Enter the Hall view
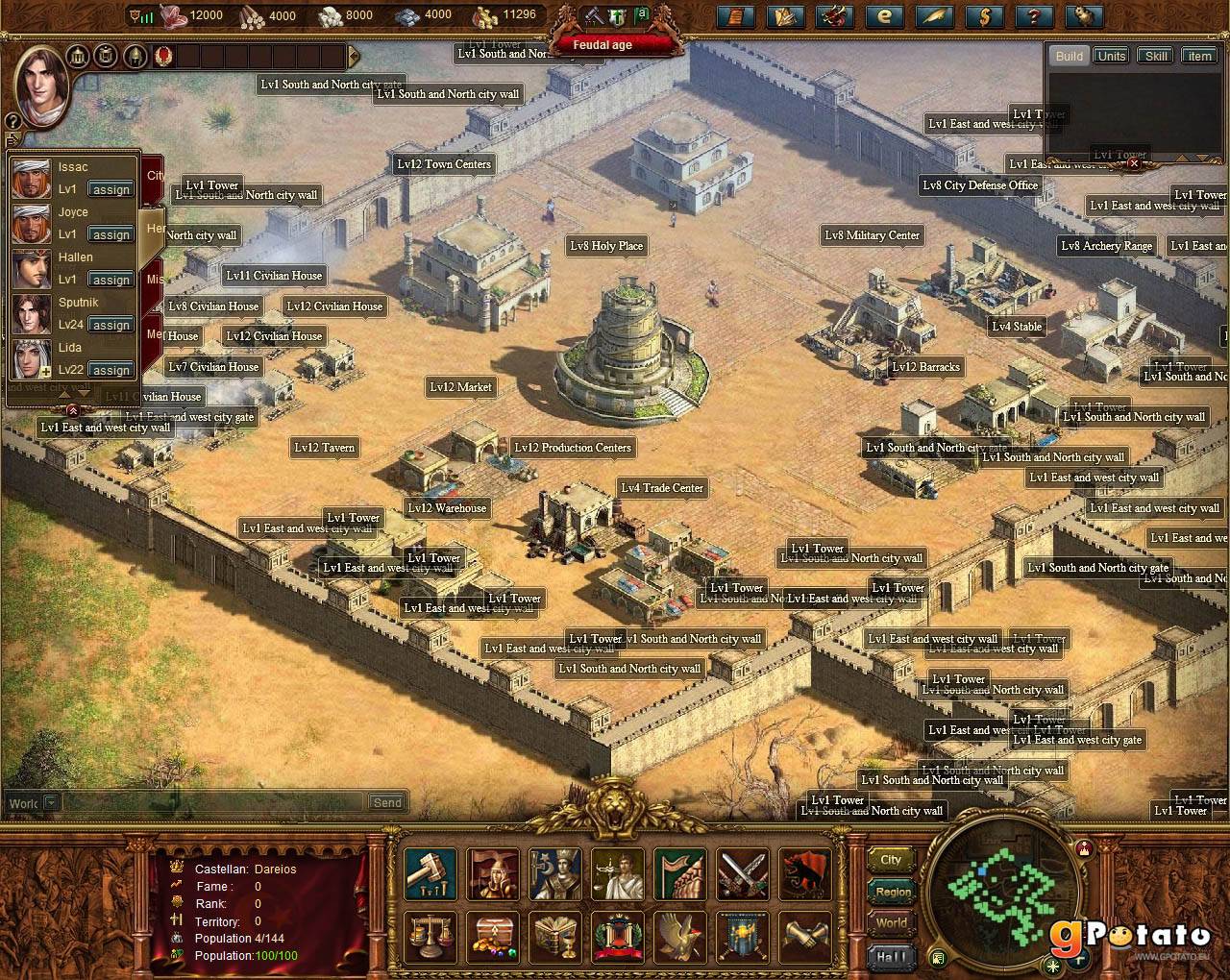1230x980 pixels. pos(891,956)
